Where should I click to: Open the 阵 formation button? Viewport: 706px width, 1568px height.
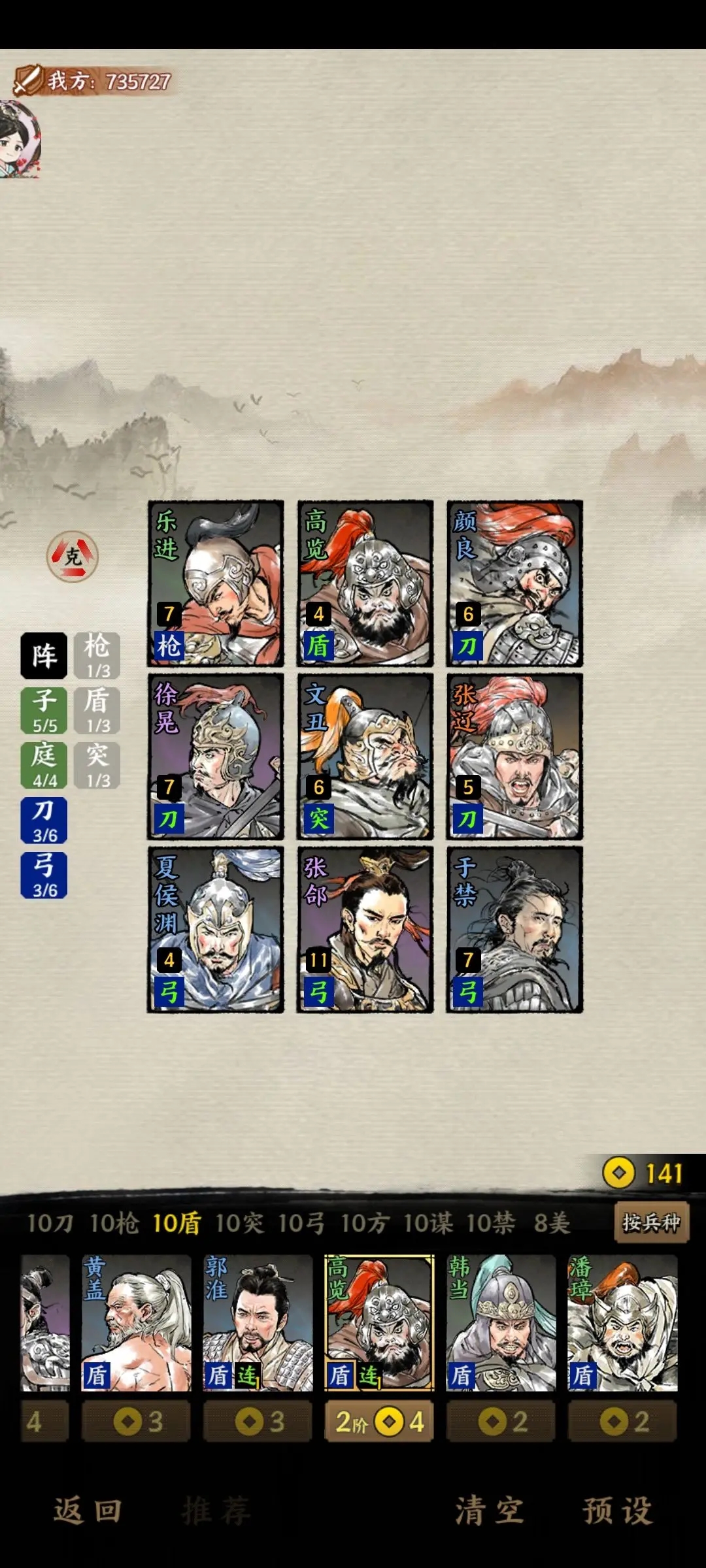[44, 655]
